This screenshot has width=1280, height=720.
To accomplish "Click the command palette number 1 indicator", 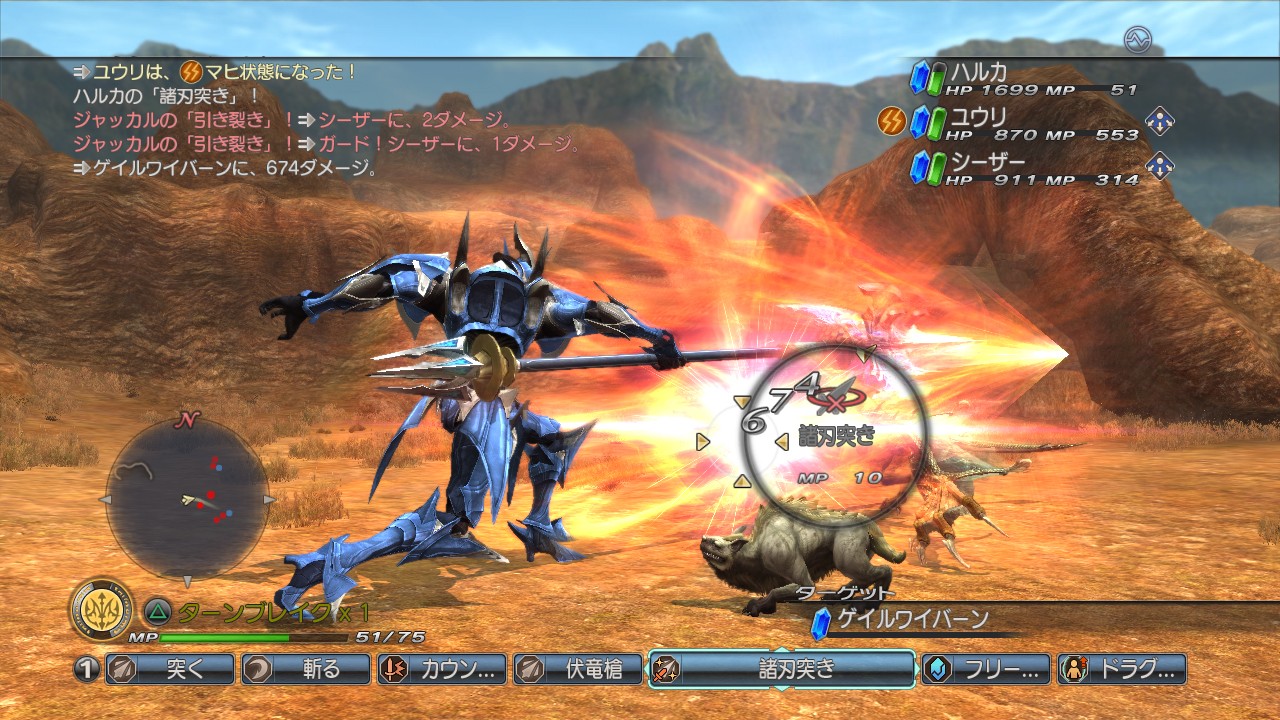I will [x=87, y=669].
